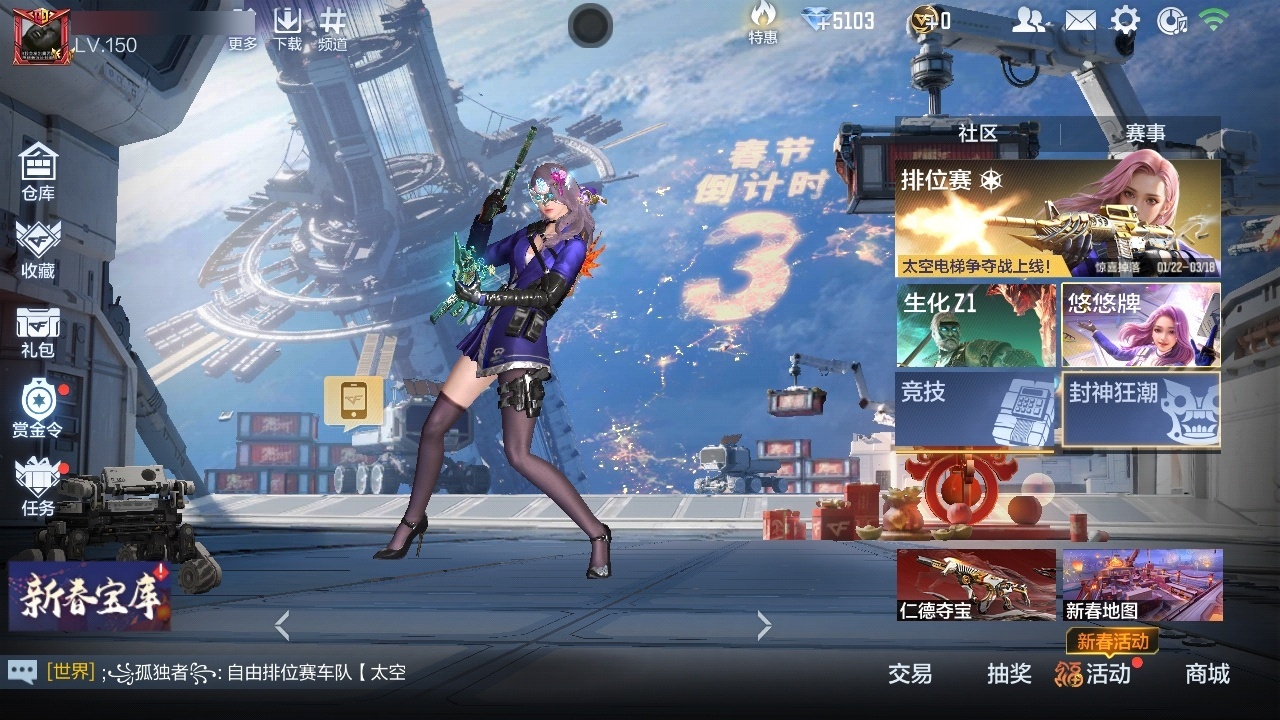Open the 交易 trade menu
Viewport: 1280px width, 720px height.
tap(910, 674)
